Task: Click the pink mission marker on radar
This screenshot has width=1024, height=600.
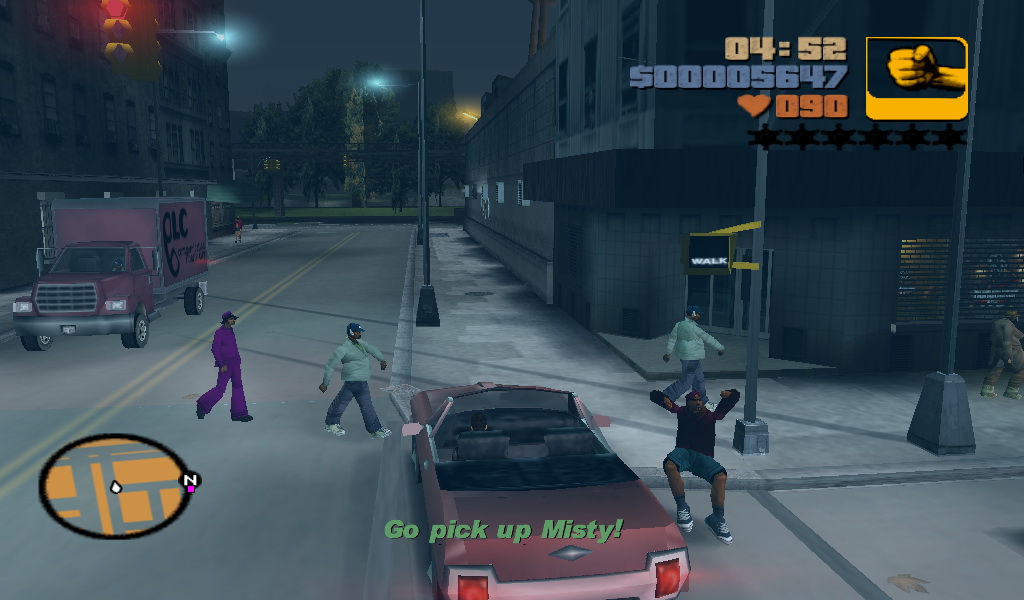Action: 190,488
